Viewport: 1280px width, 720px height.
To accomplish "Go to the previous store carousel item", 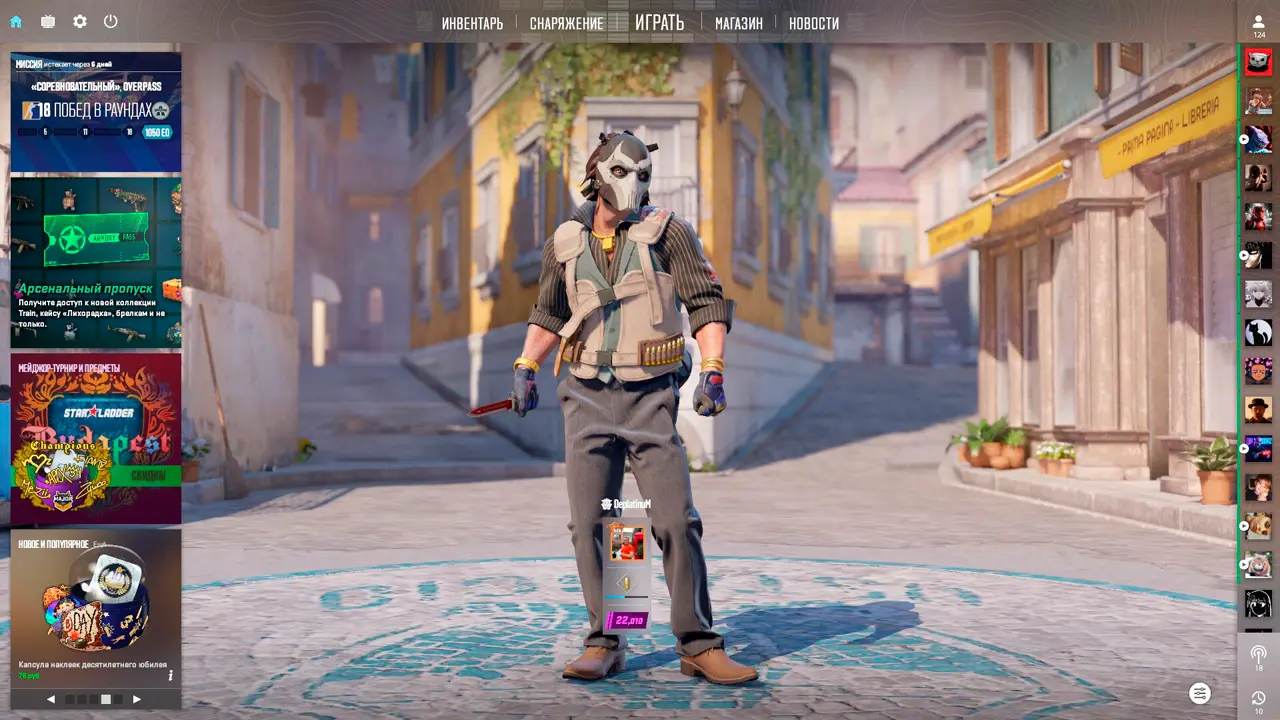I will click(51, 699).
